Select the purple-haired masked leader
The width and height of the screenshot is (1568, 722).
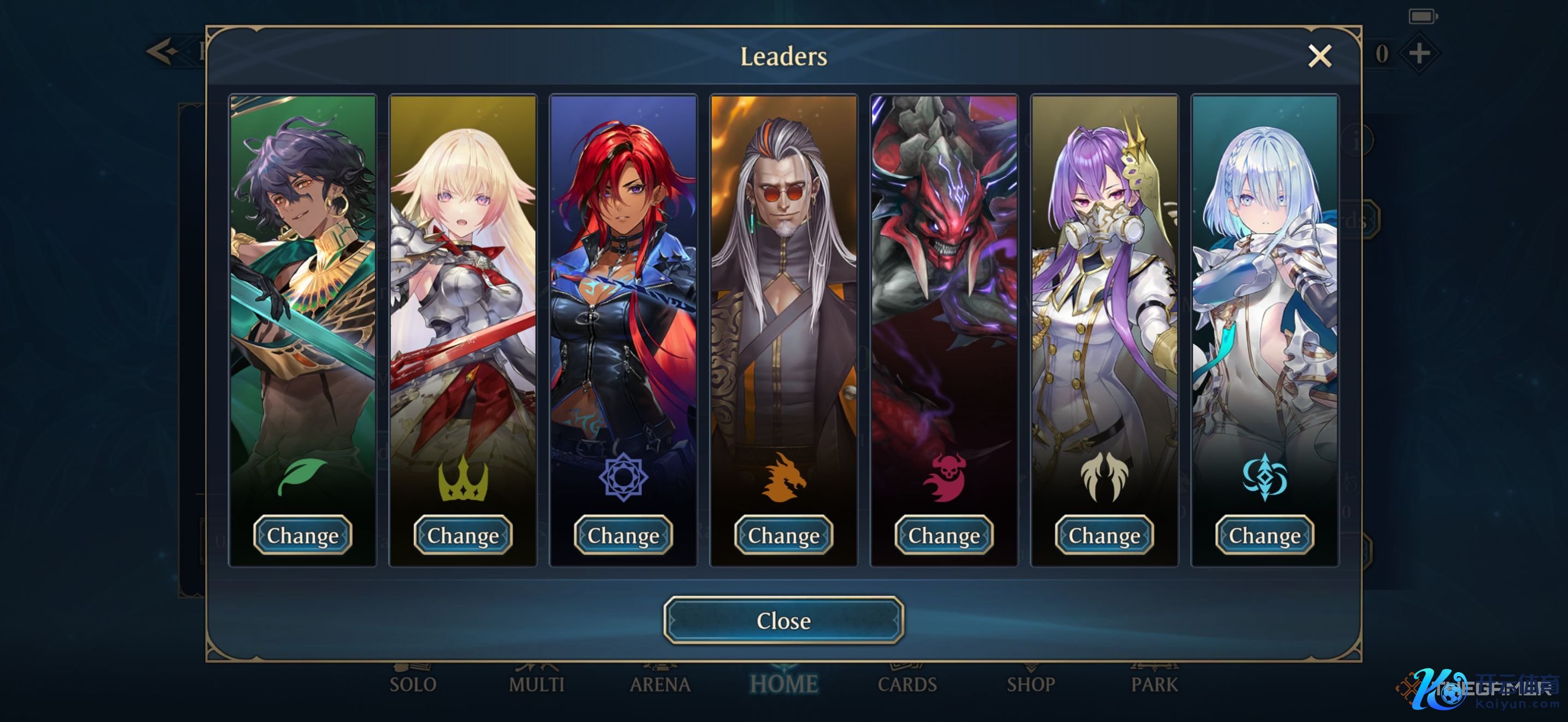(x=1104, y=274)
